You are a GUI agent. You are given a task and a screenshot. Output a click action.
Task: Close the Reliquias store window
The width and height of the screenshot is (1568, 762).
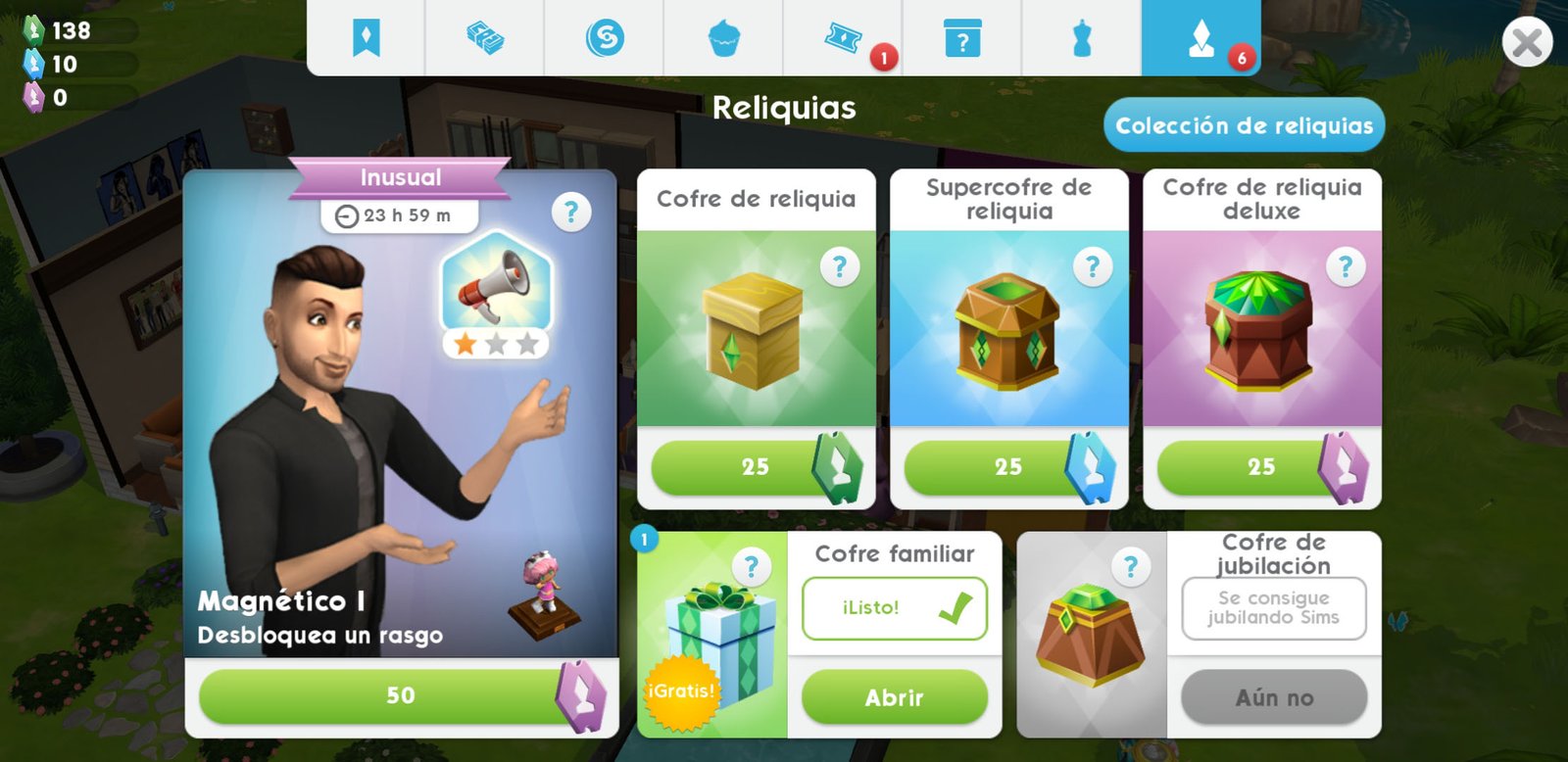click(x=1526, y=43)
